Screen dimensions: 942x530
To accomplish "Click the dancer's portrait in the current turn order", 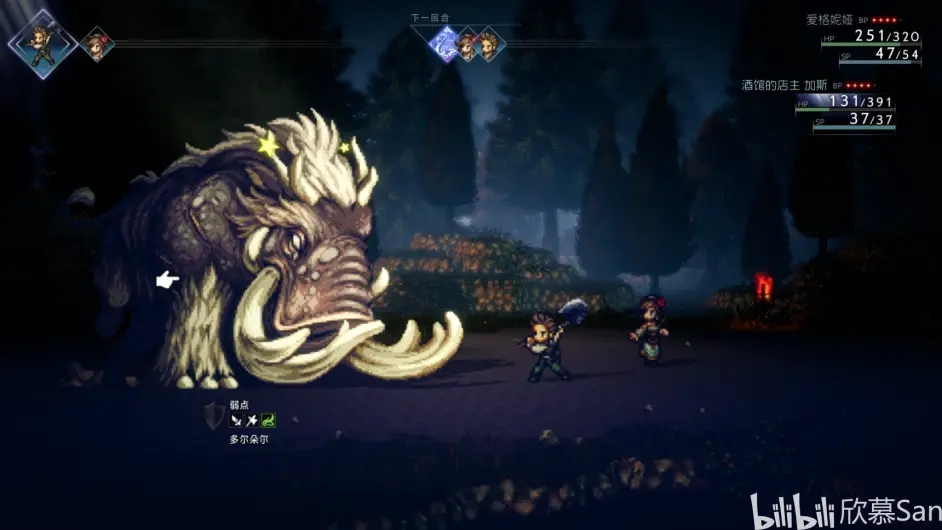I will (97, 43).
